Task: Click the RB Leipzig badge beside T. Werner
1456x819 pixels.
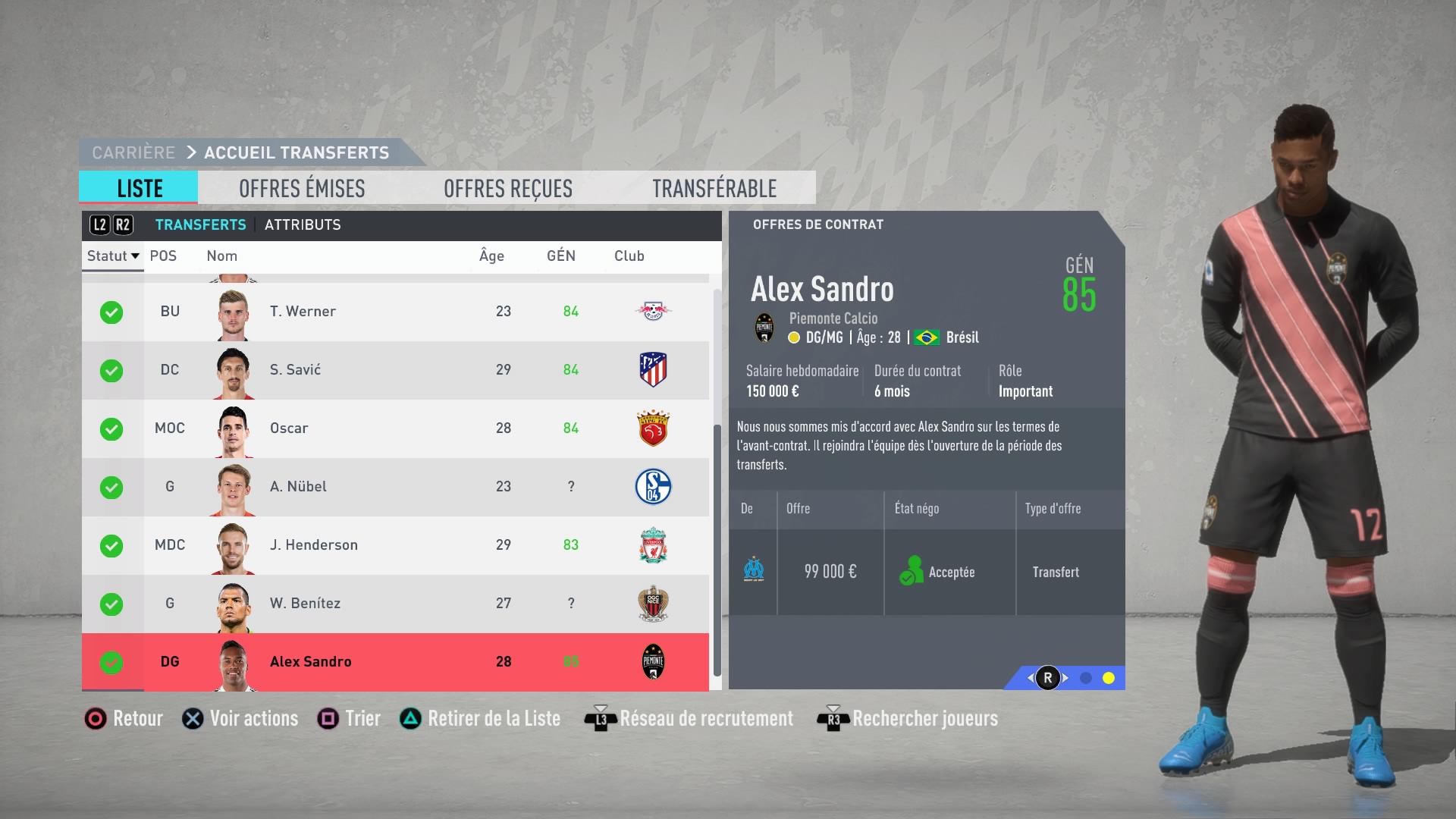Action: (653, 311)
